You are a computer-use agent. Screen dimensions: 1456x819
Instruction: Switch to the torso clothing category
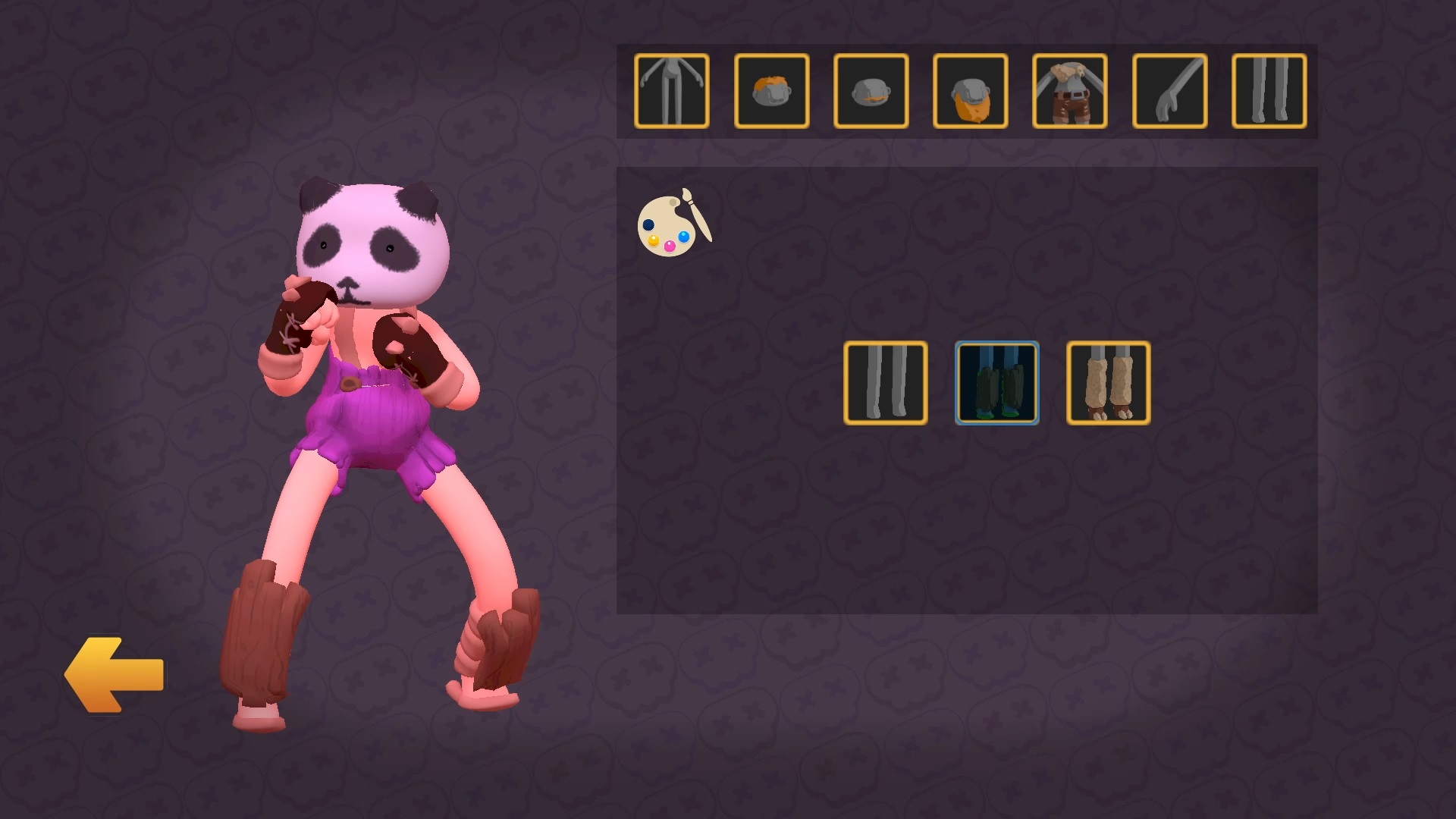[1069, 91]
